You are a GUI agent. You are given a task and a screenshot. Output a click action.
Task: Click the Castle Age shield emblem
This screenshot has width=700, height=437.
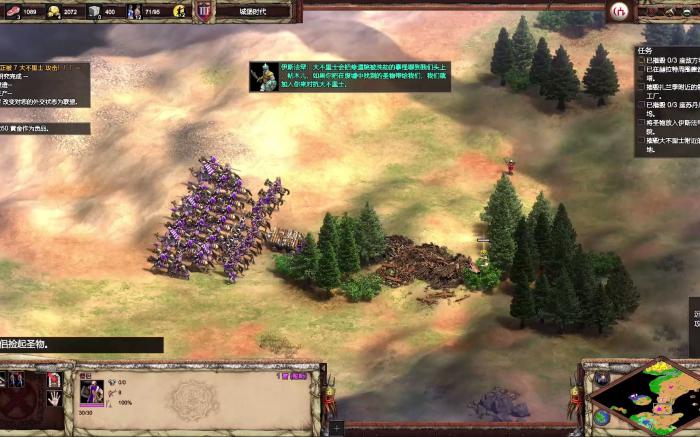pyautogui.click(x=204, y=11)
